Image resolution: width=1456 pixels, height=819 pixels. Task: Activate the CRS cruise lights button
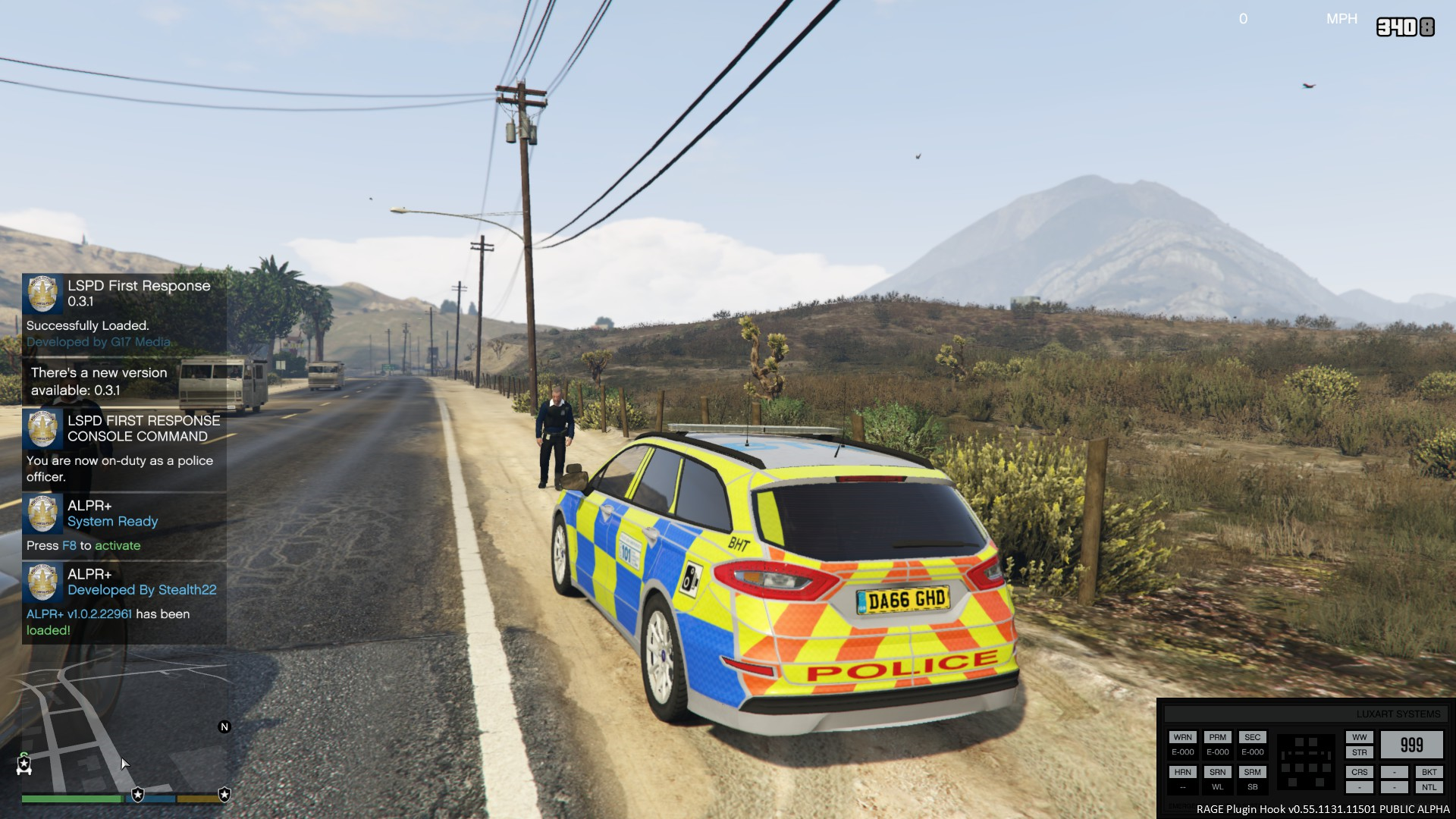point(1359,772)
